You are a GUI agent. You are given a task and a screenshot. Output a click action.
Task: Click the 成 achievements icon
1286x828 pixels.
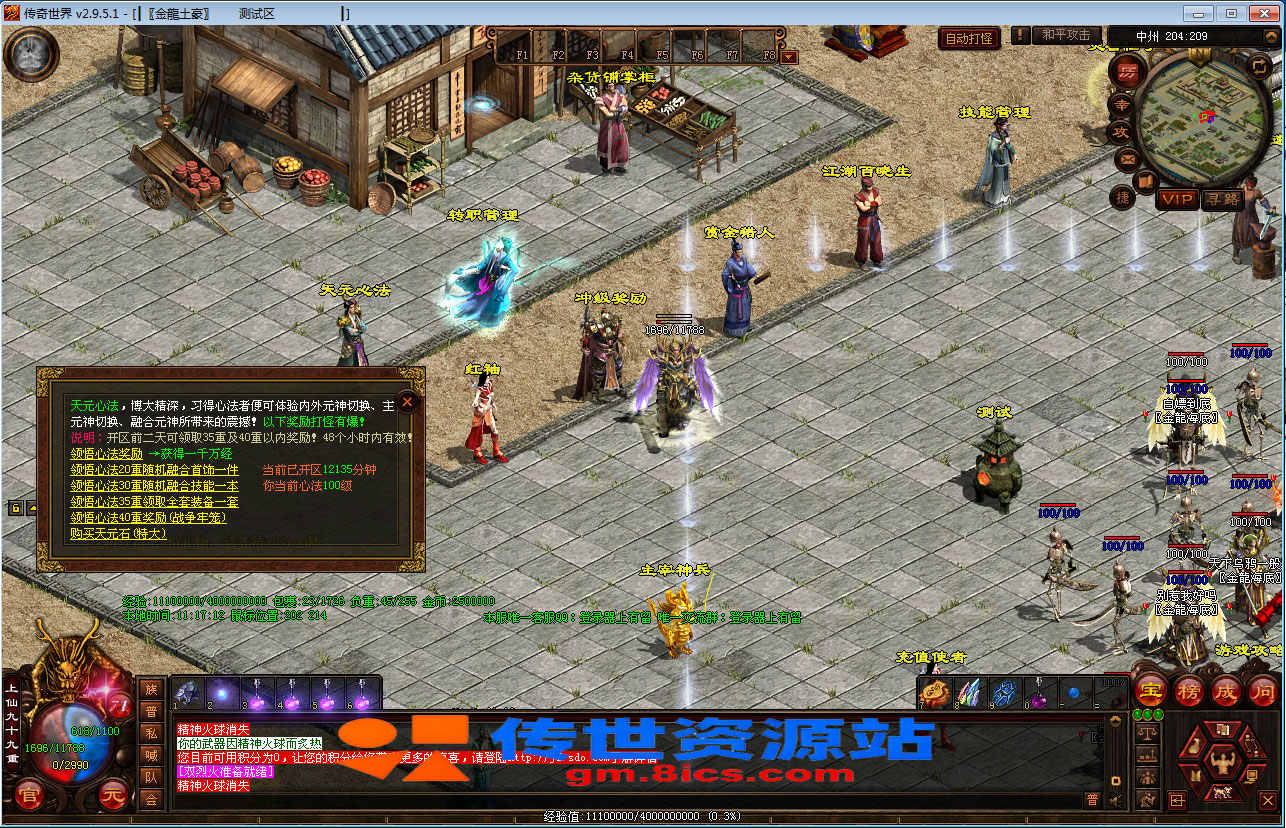click(x=1227, y=691)
